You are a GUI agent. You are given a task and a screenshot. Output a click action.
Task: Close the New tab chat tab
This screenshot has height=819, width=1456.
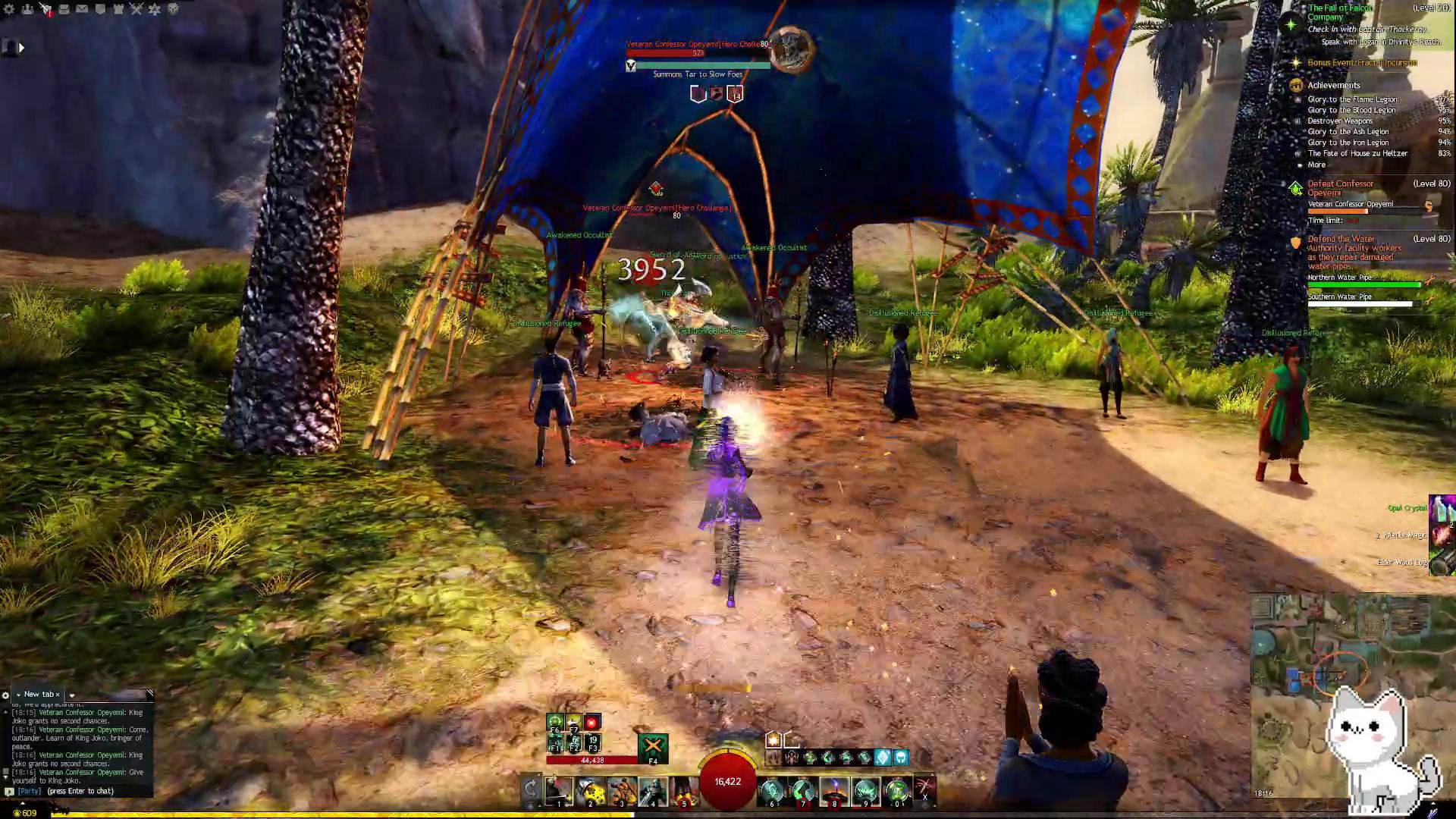pyautogui.click(x=58, y=695)
